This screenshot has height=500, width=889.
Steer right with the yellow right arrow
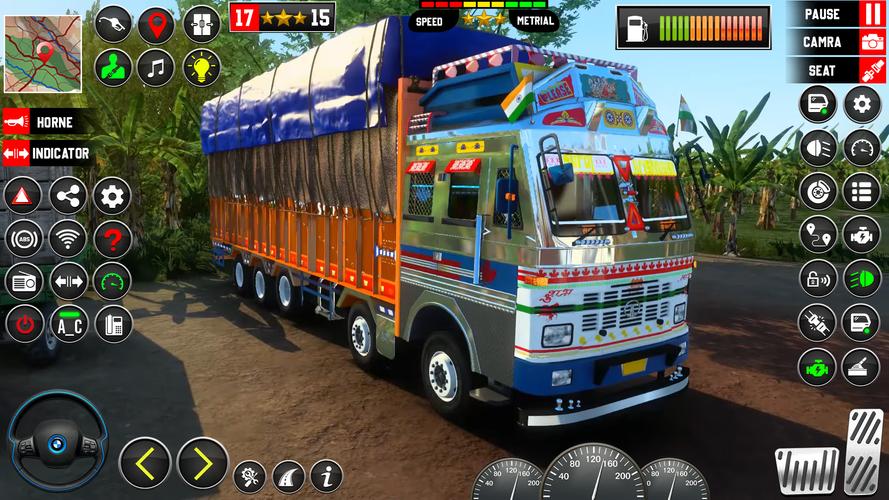[202, 462]
